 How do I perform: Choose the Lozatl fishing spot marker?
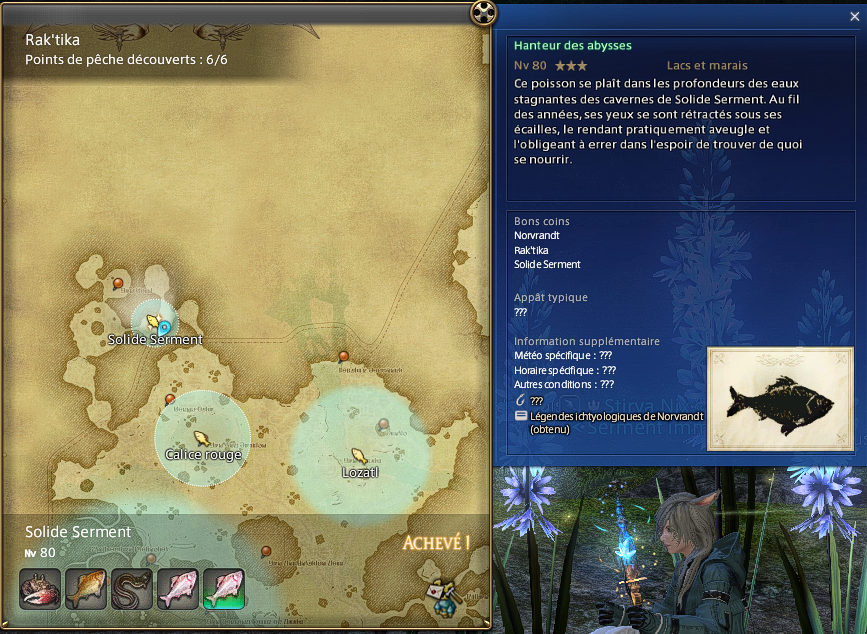click(x=359, y=455)
